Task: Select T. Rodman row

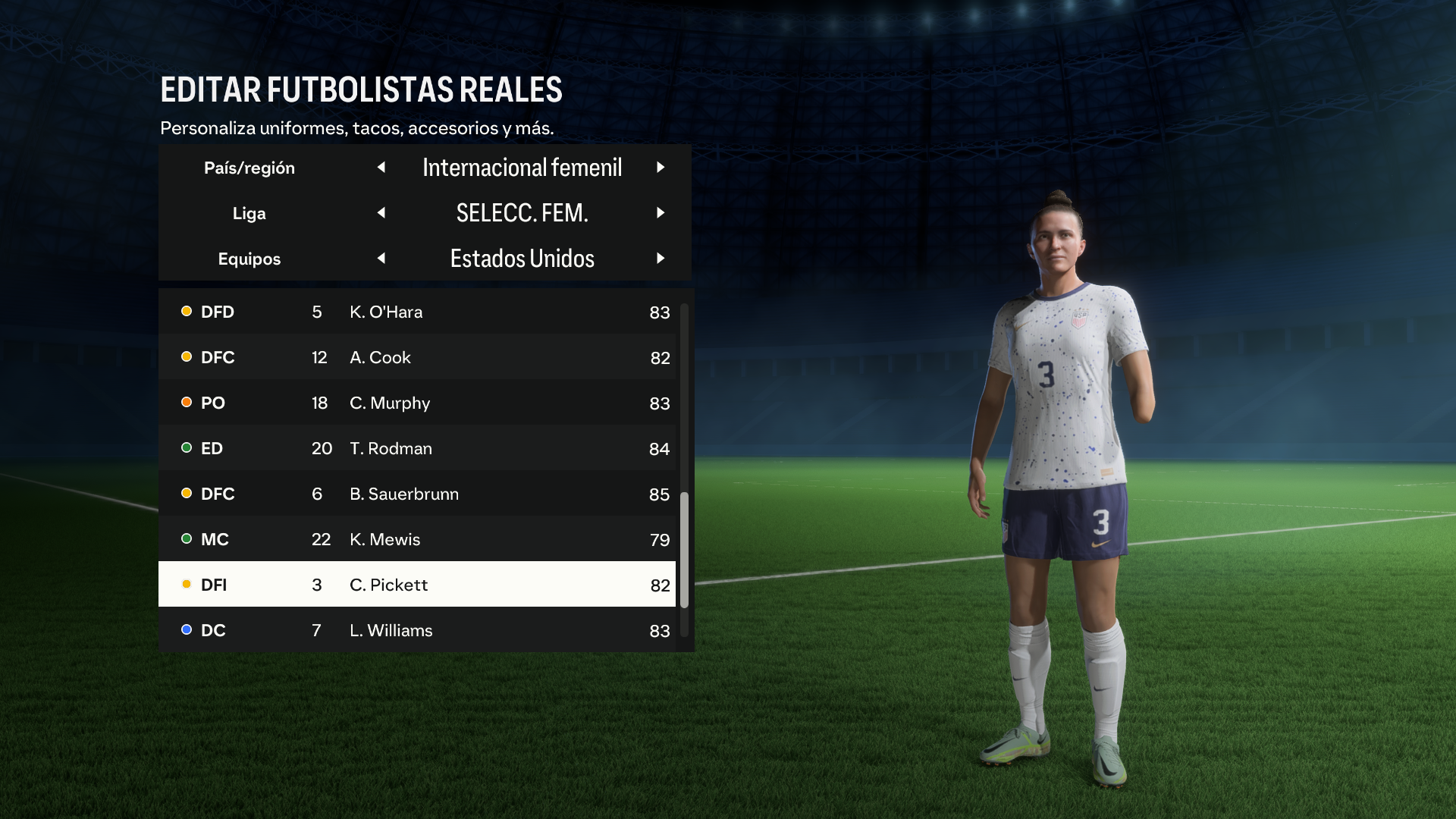Action: pos(417,448)
